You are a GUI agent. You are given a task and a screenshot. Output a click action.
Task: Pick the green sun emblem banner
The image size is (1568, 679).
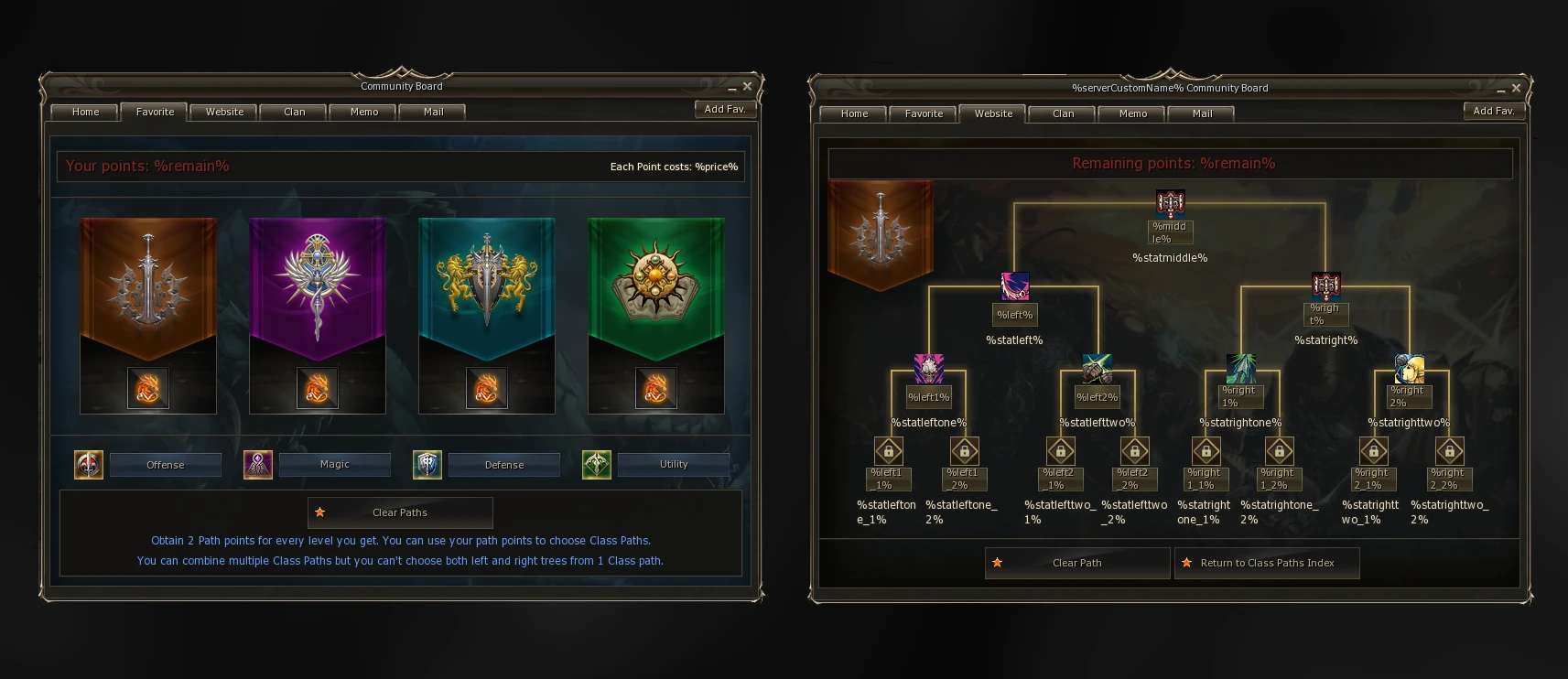coord(656,284)
